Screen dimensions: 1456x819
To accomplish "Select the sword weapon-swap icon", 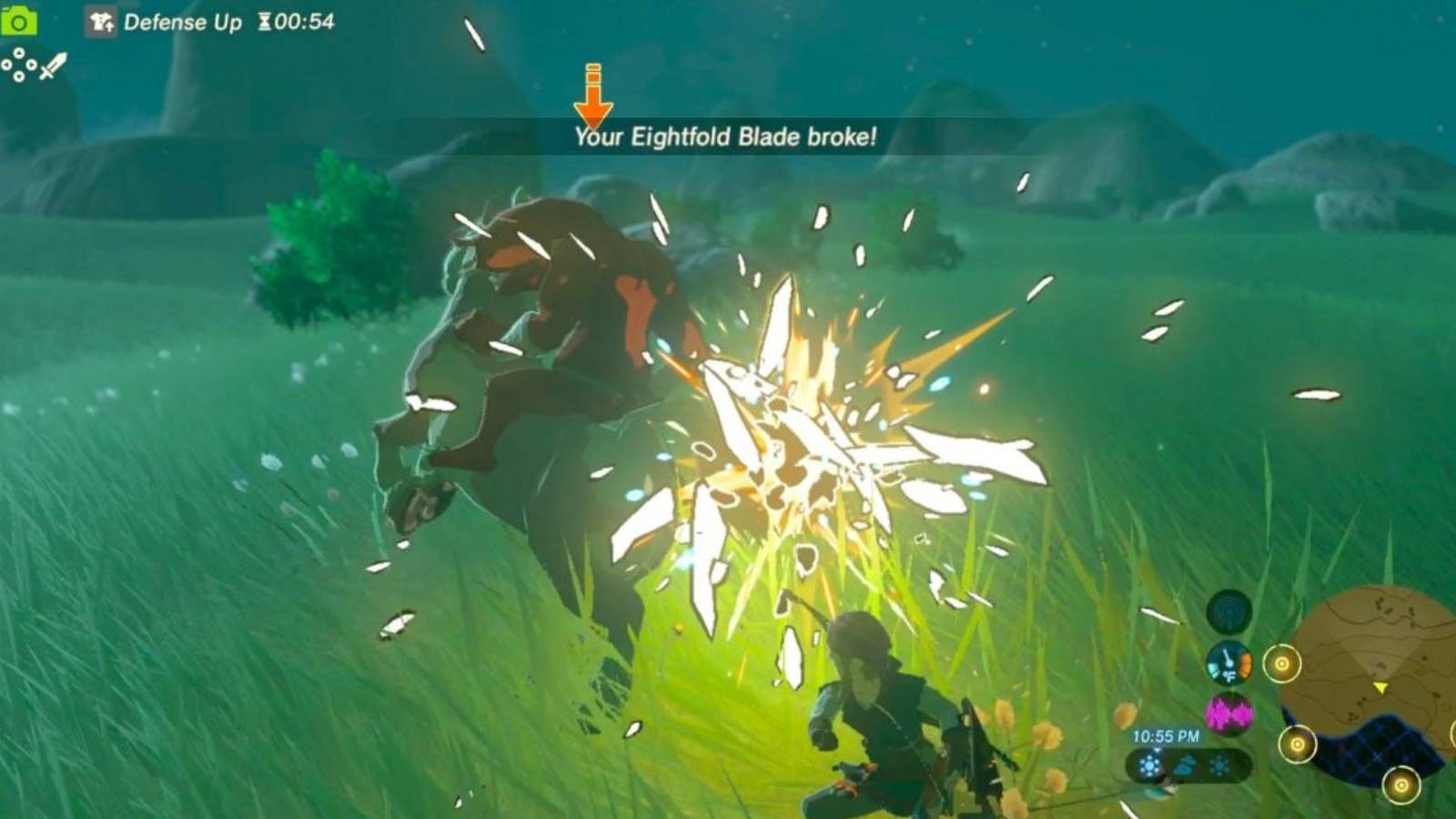I will pos(52,66).
